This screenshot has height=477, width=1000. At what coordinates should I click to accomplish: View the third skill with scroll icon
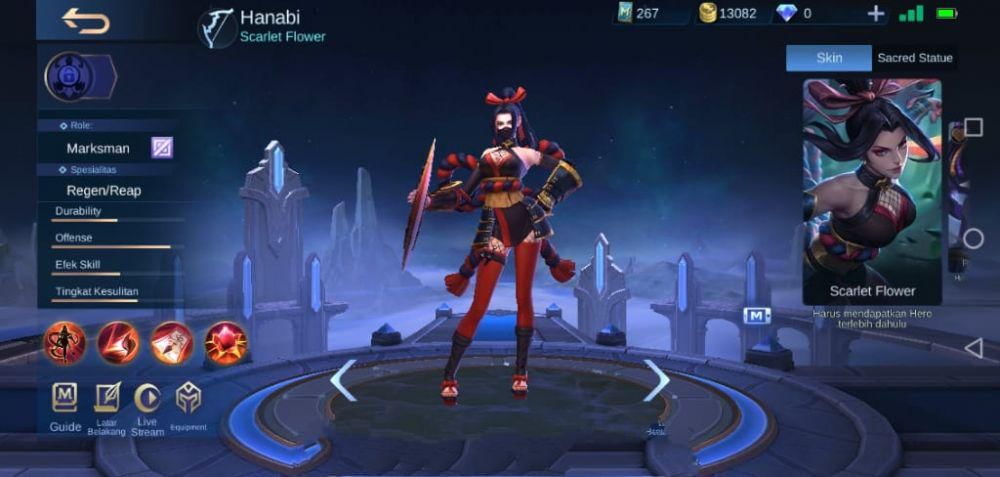pyautogui.click(x=171, y=342)
